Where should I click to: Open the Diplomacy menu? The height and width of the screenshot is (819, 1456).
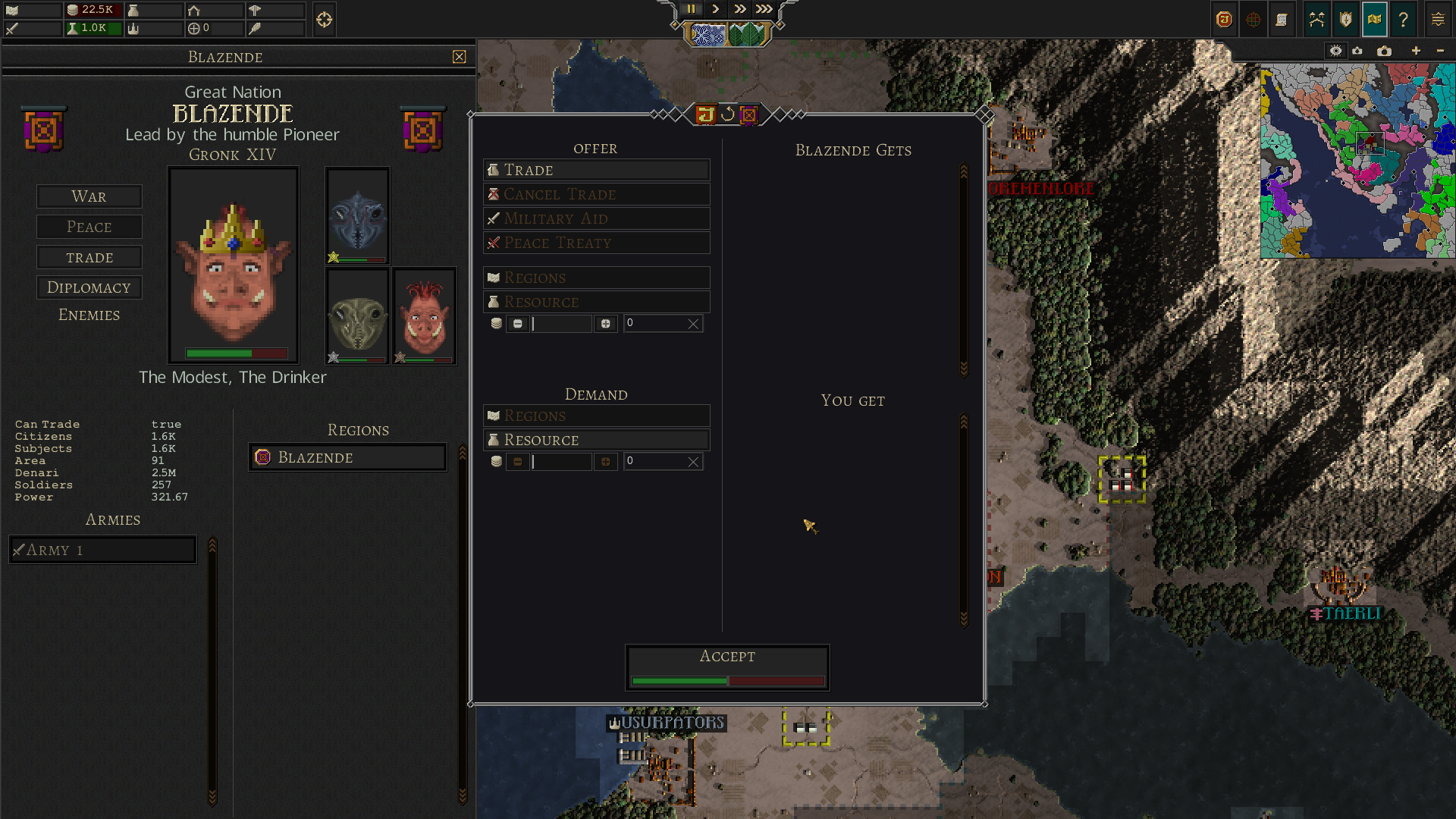click(x=89, y=287)
